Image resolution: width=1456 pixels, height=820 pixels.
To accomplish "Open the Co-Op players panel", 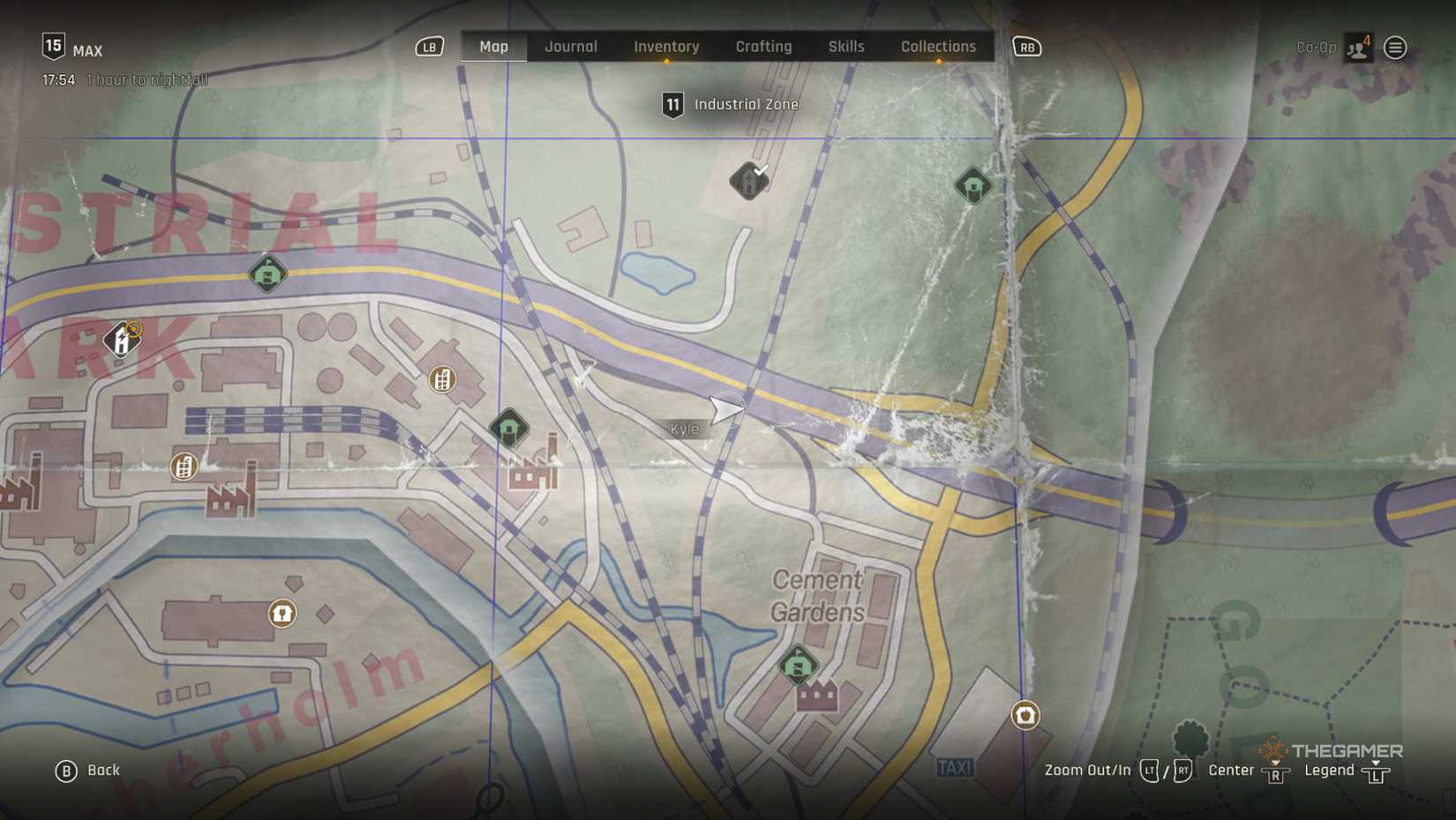I will pyautogui.click(x=1357, y=48).
